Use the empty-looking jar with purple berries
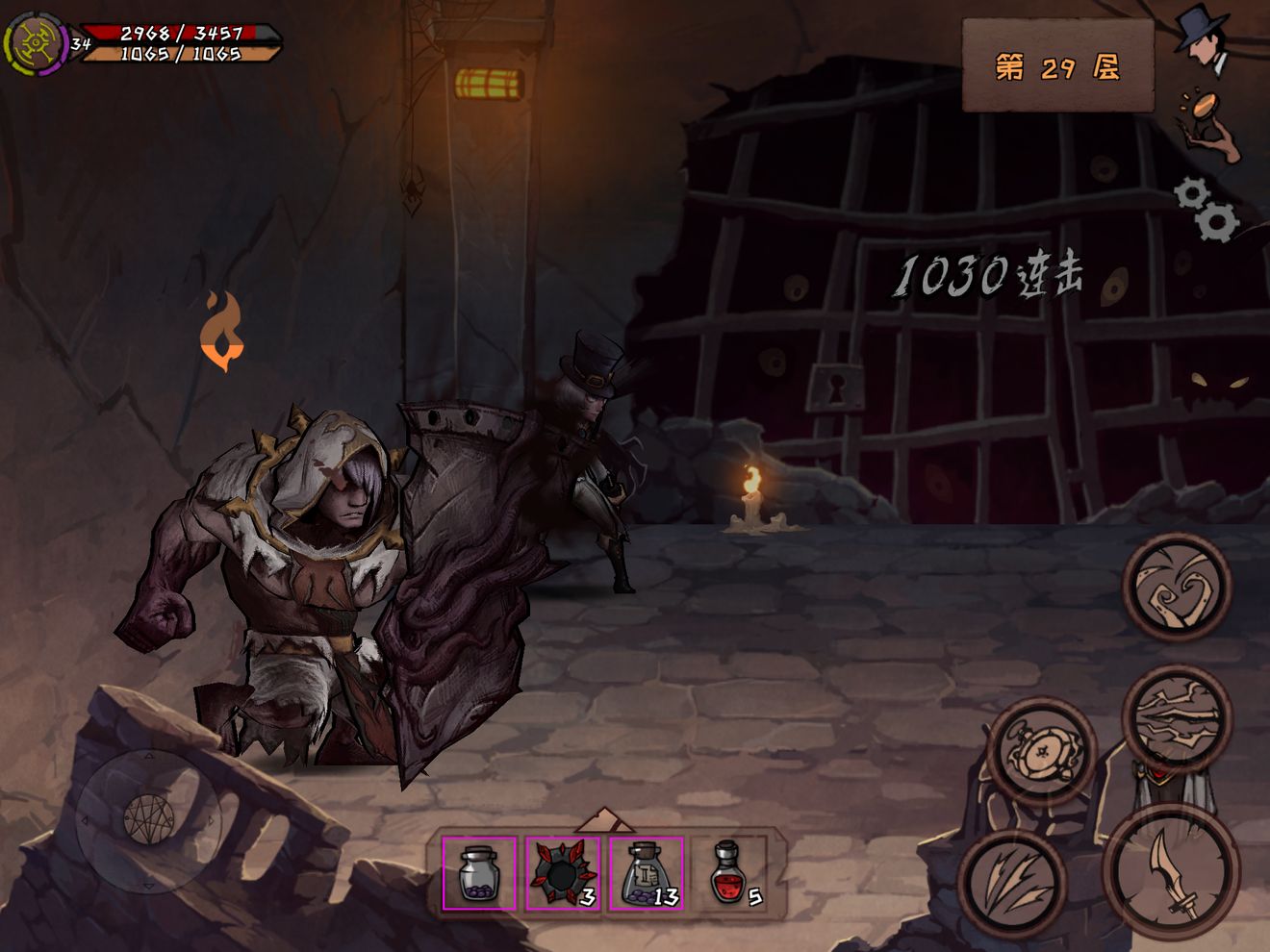Screen dimensions: 1270x952 pos(479,873)
